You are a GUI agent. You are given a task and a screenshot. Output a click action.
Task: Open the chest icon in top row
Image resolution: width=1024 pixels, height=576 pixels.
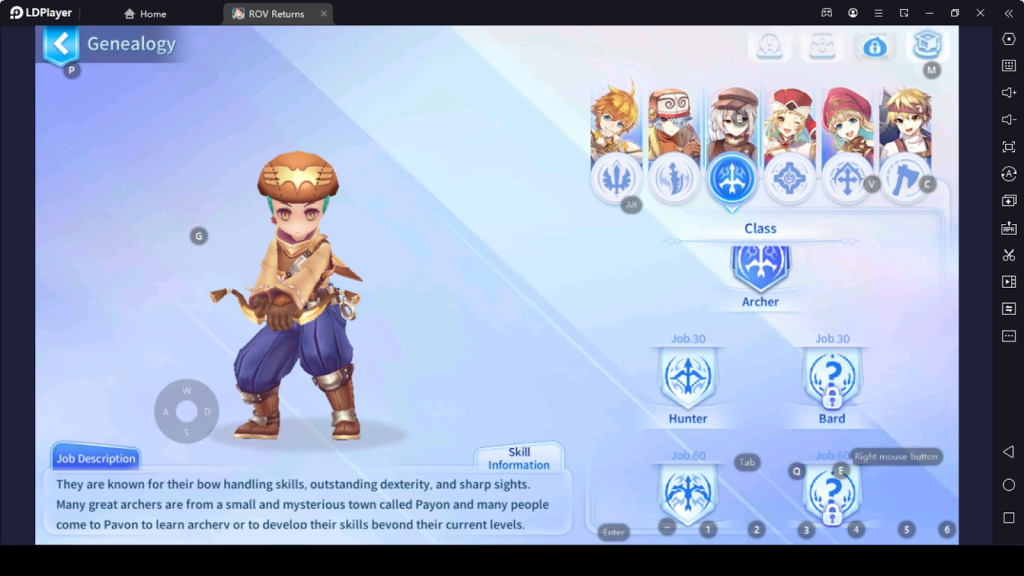tap(822, 46)
